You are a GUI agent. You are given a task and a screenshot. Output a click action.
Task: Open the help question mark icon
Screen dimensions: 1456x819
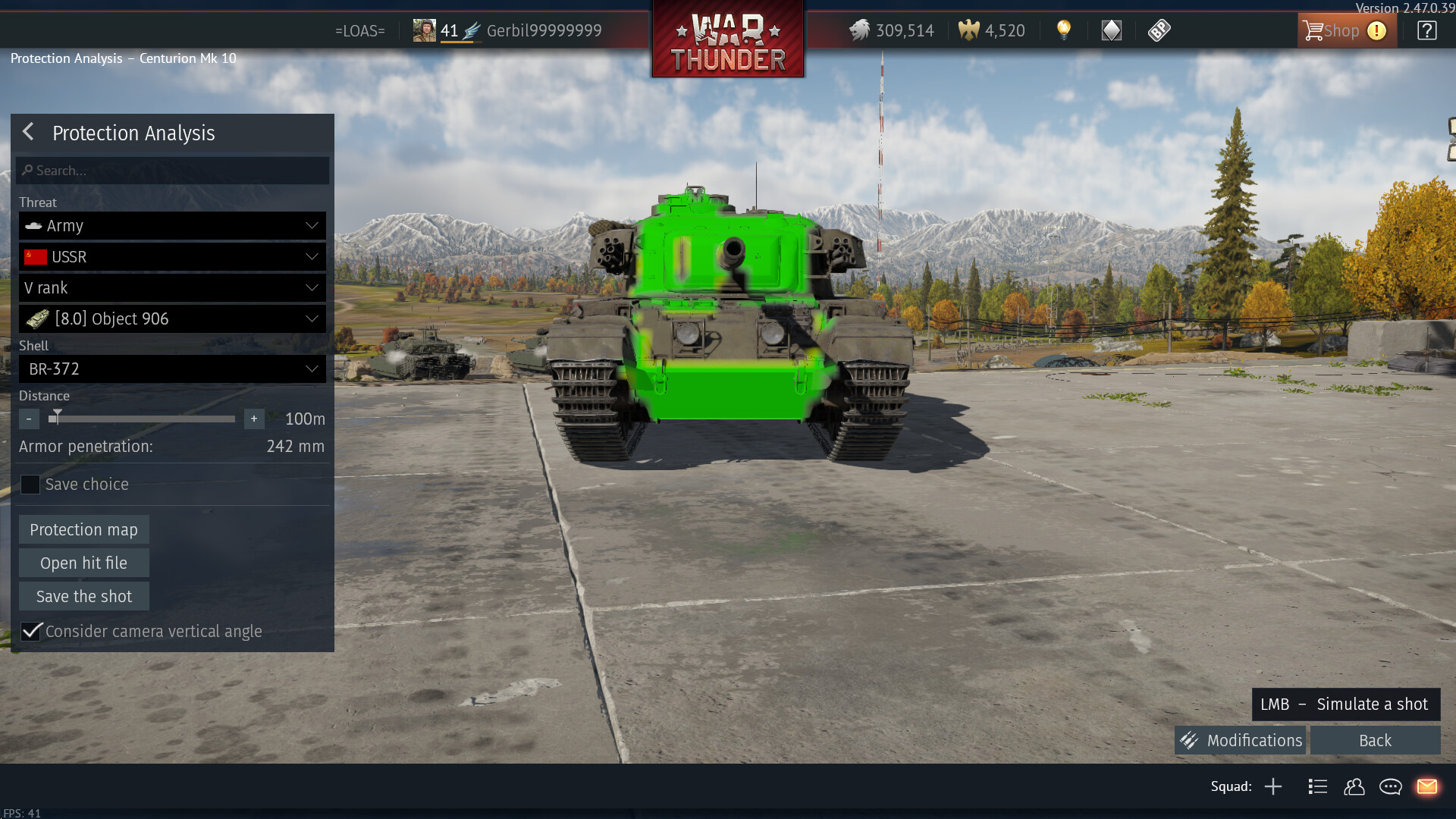coord(1426,31)
